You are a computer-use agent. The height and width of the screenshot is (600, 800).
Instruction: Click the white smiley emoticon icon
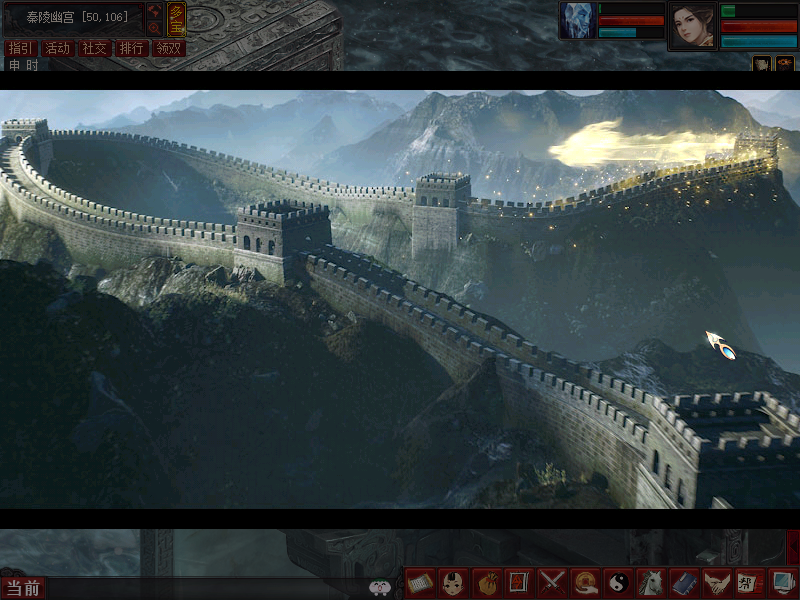(379, 588)
